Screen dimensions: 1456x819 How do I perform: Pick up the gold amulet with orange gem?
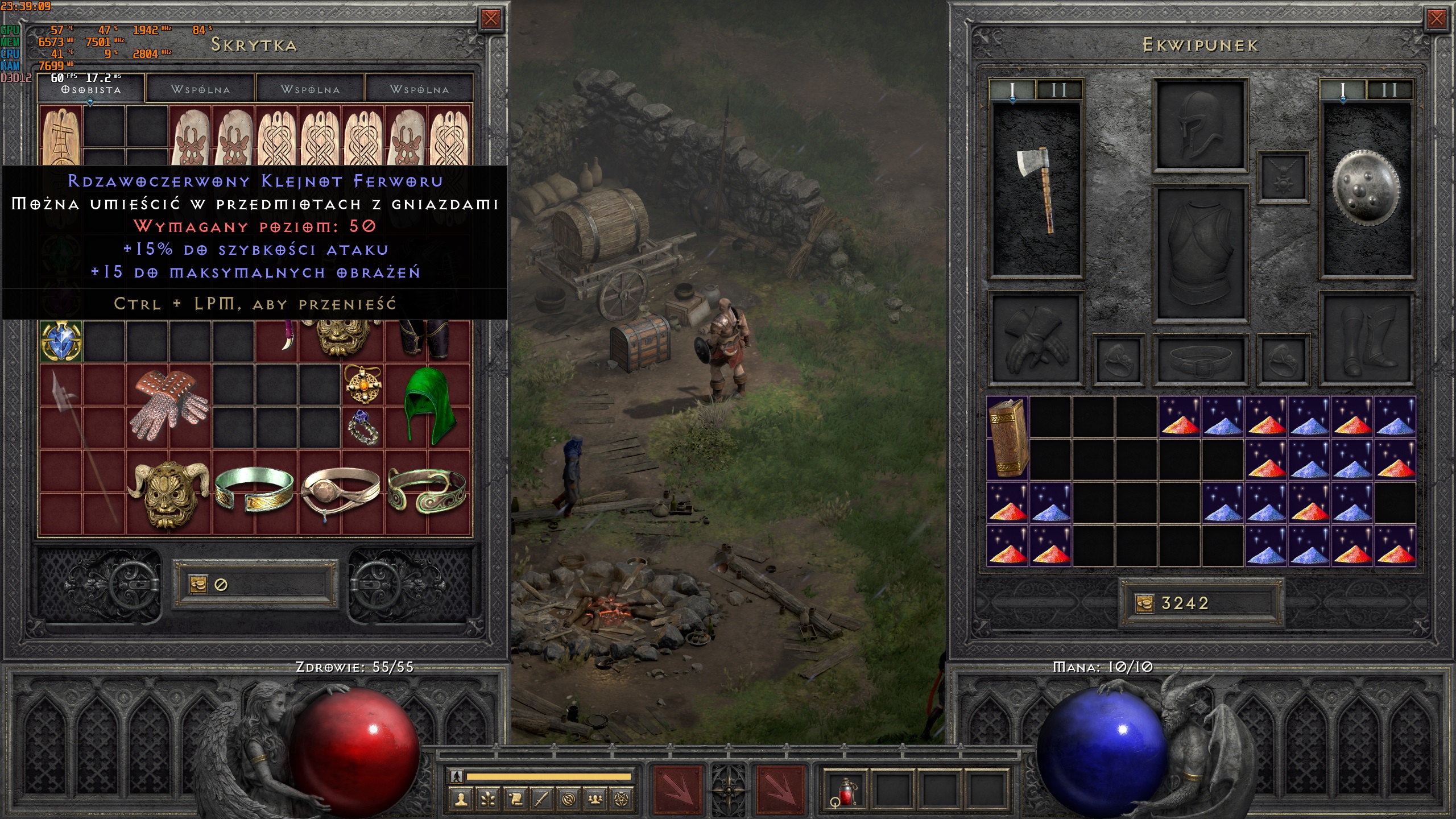click(363, 384)
